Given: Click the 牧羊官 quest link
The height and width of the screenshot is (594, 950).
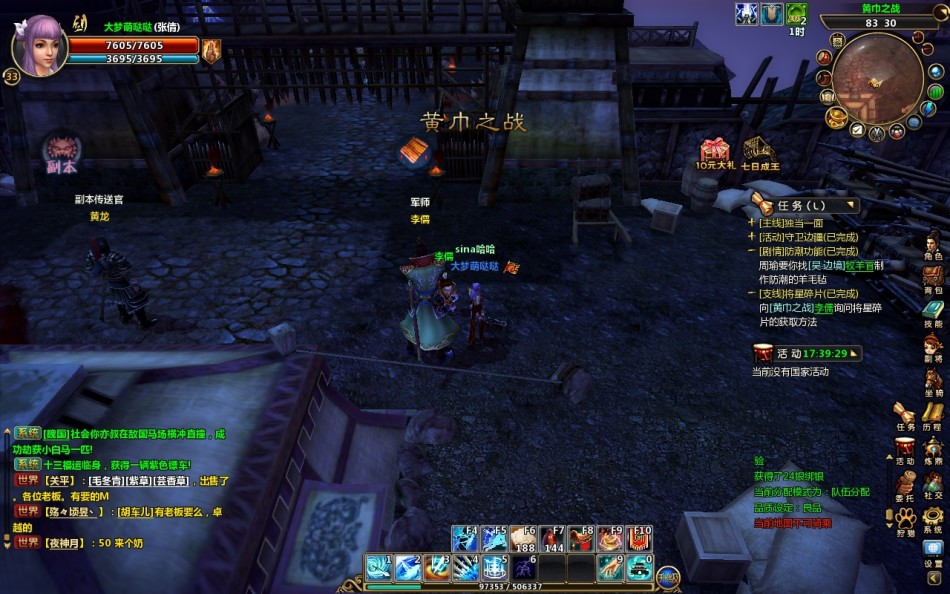Looking at the screenshot, I should click(x=859, y=265).
